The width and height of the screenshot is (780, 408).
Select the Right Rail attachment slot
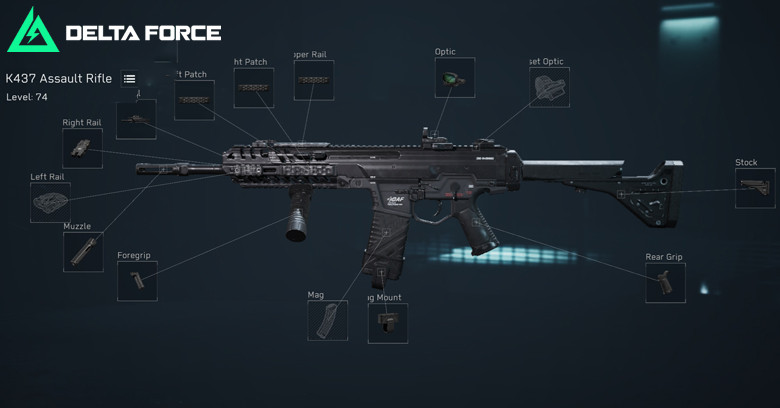[82, 148]
